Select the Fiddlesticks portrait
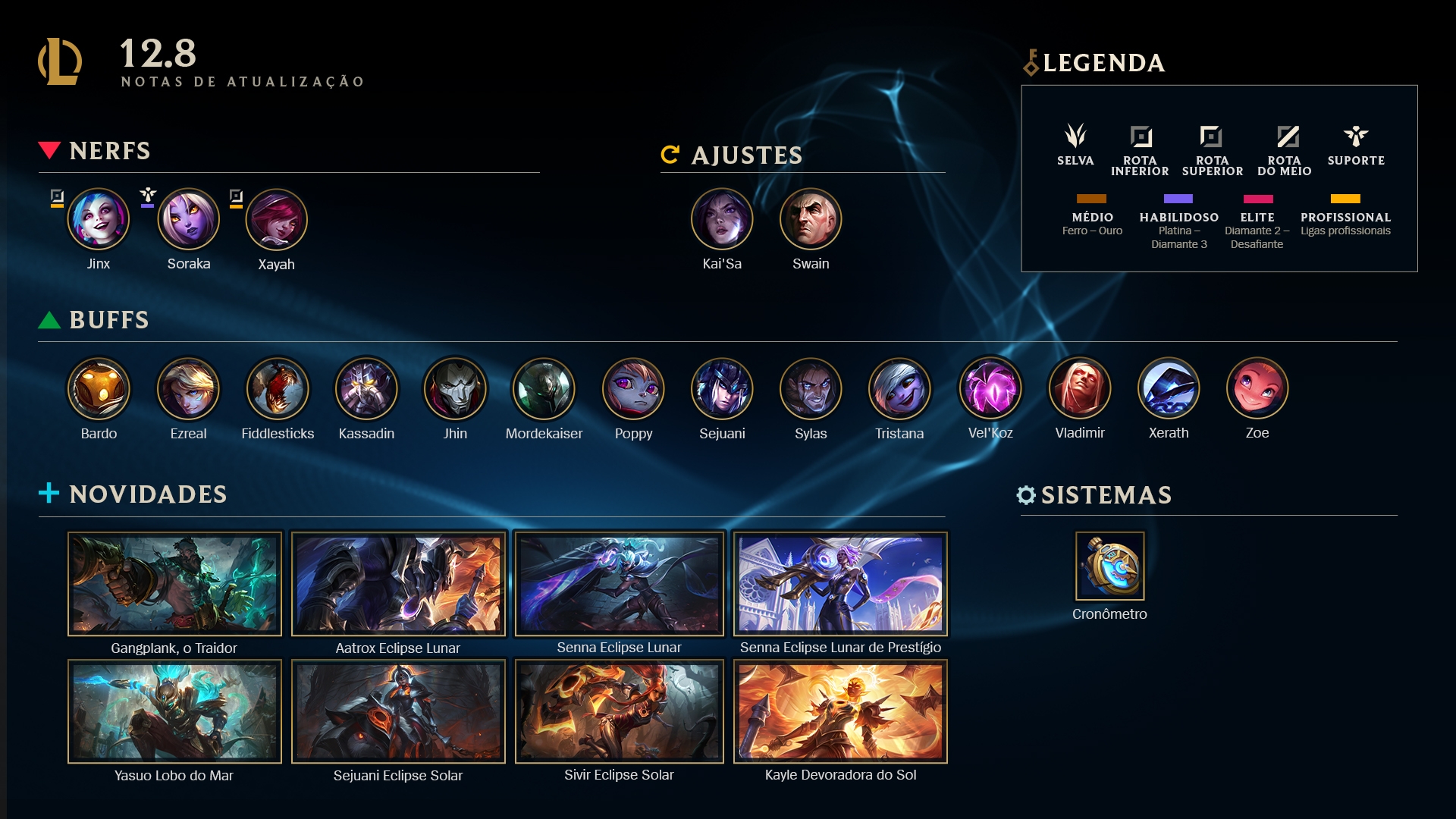This screenshot has width=1456, height=819. (278, 389)
